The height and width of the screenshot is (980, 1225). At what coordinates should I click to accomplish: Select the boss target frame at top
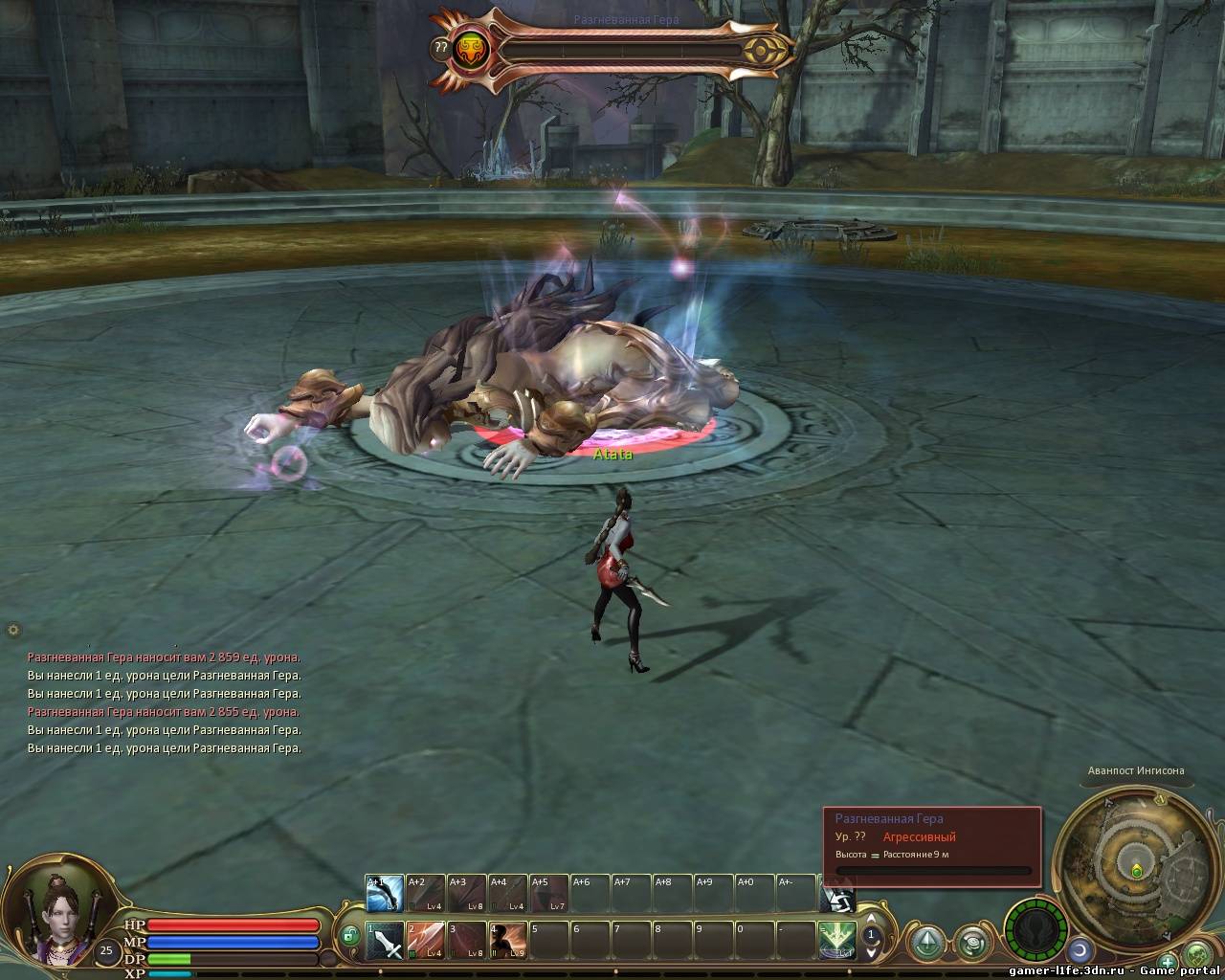[612, 50]
